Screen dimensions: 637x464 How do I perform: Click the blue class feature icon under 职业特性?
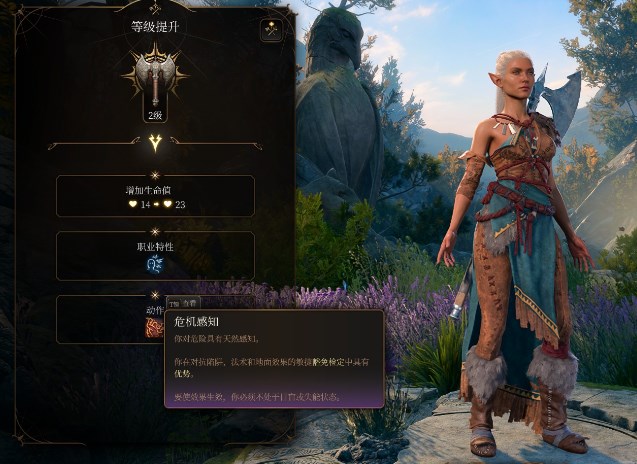155,264
